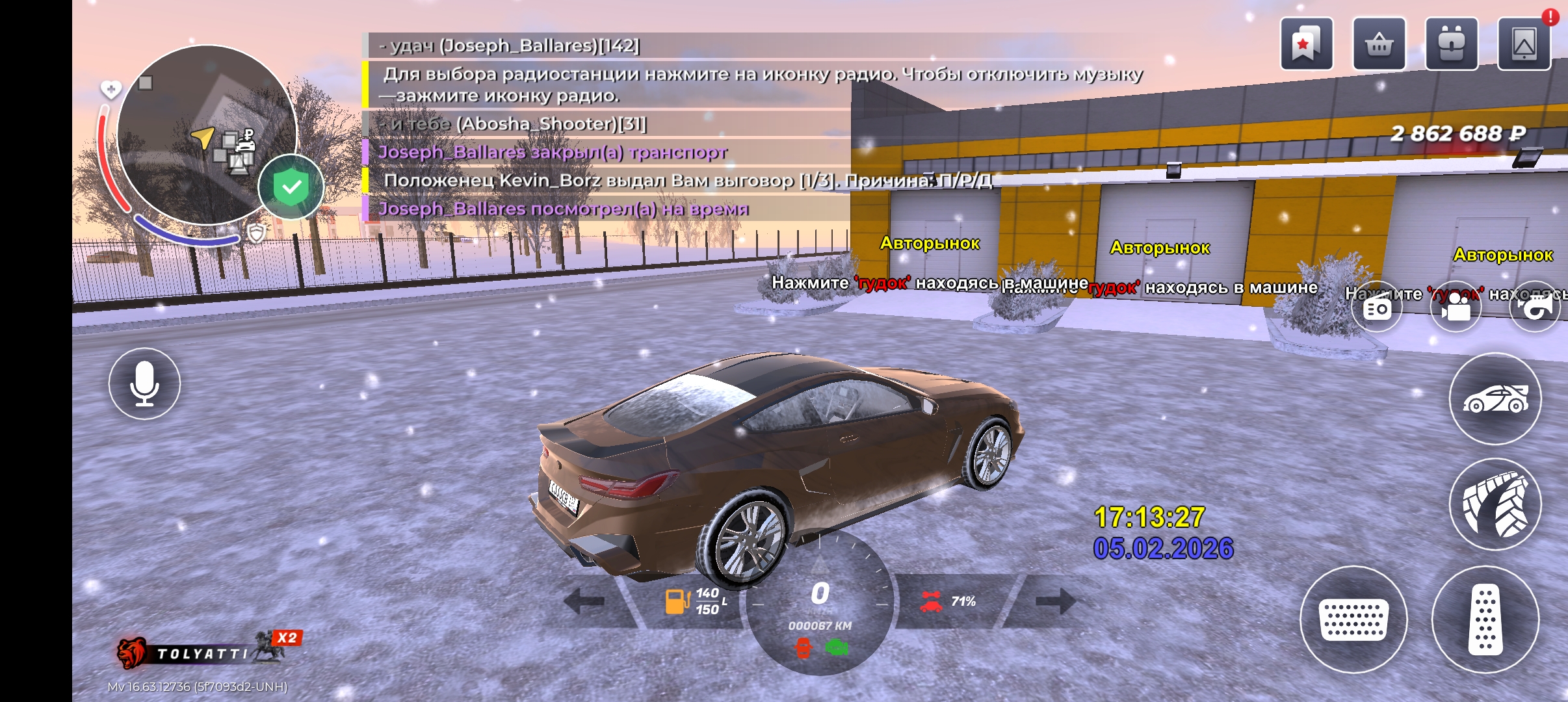Switch camera view with the camera icon
This screenshot has height=702, width=1568.
point(1456,307)
